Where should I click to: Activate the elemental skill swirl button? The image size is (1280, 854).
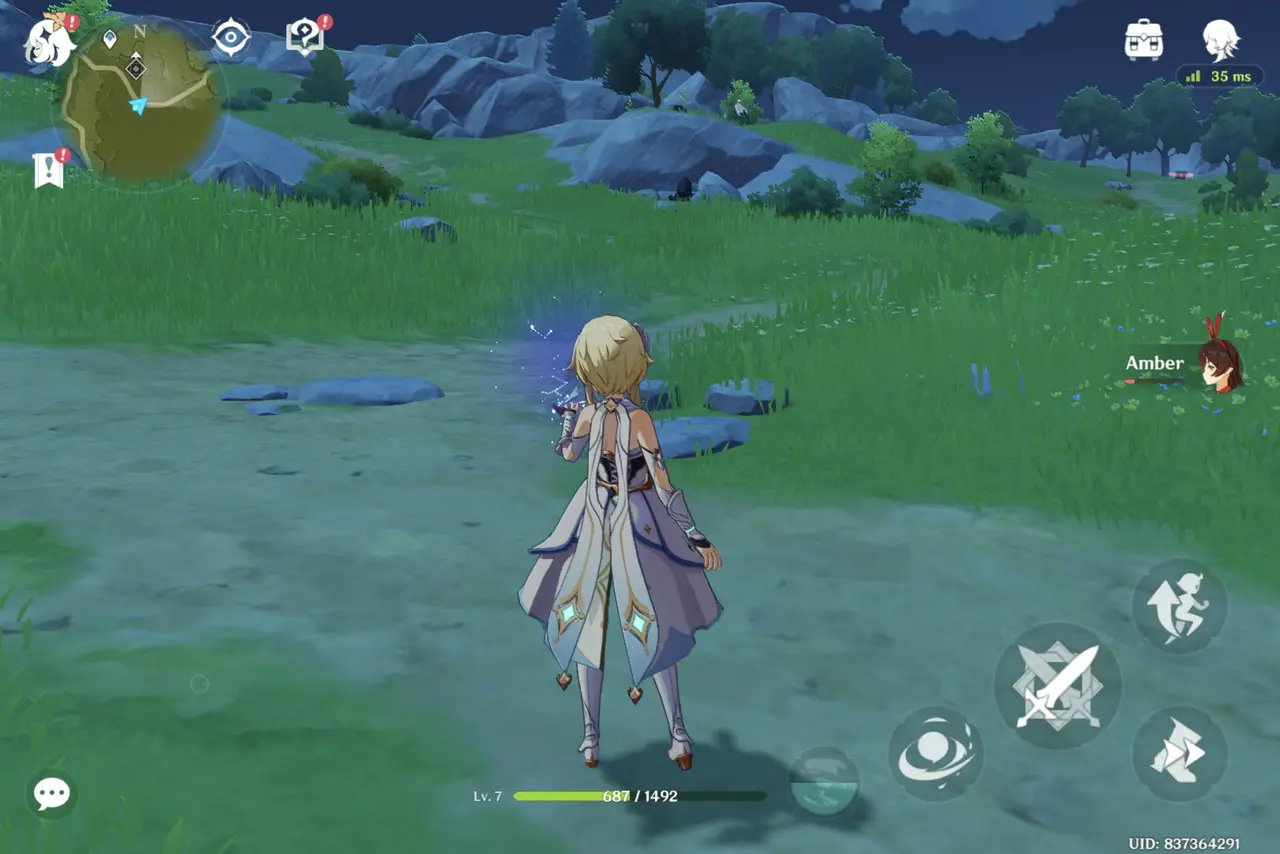click(x=935, y=754)
